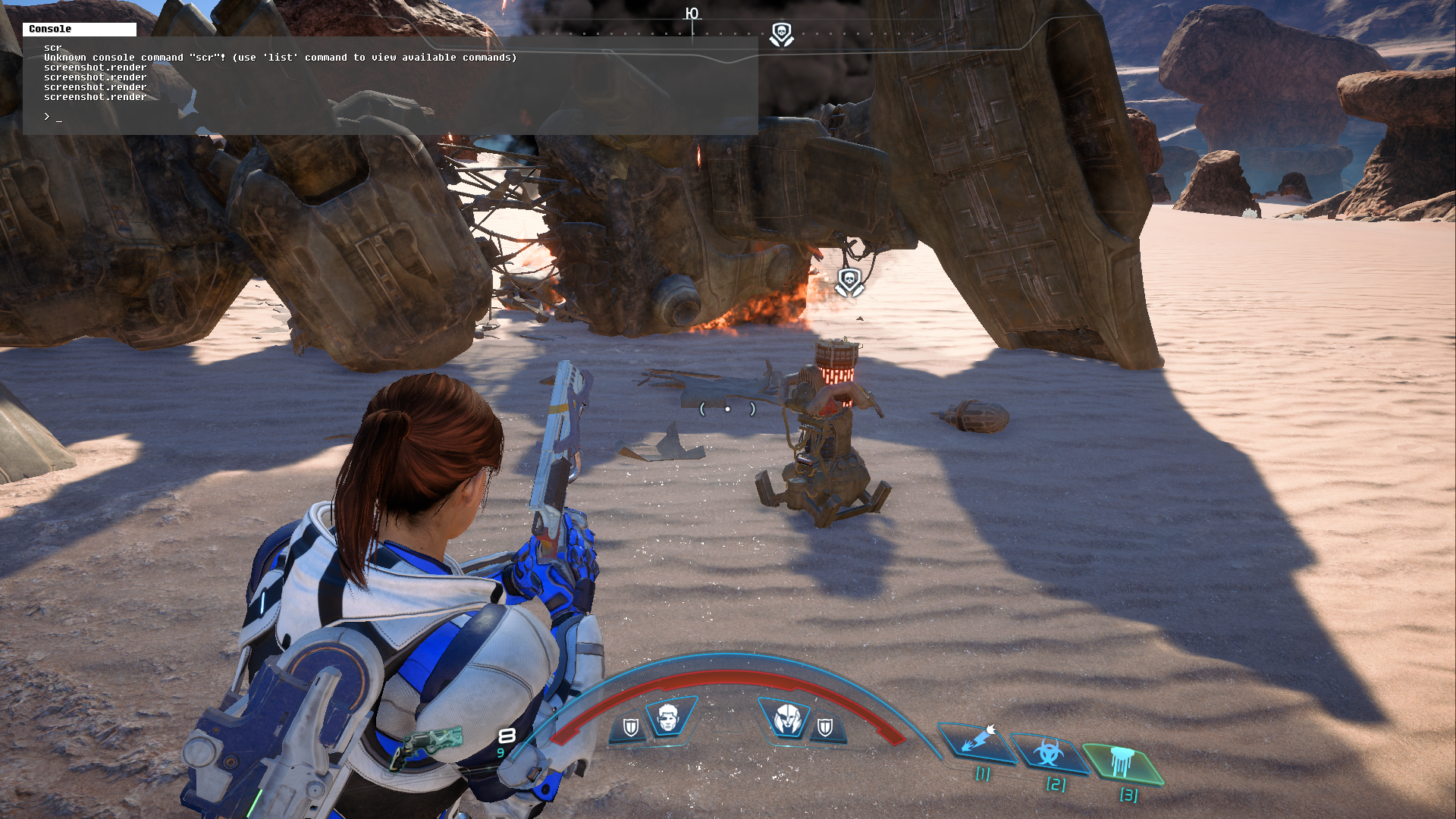Click the shield icon beside the alien squadmate
The image size is (1456, 819).
point(825,728)
